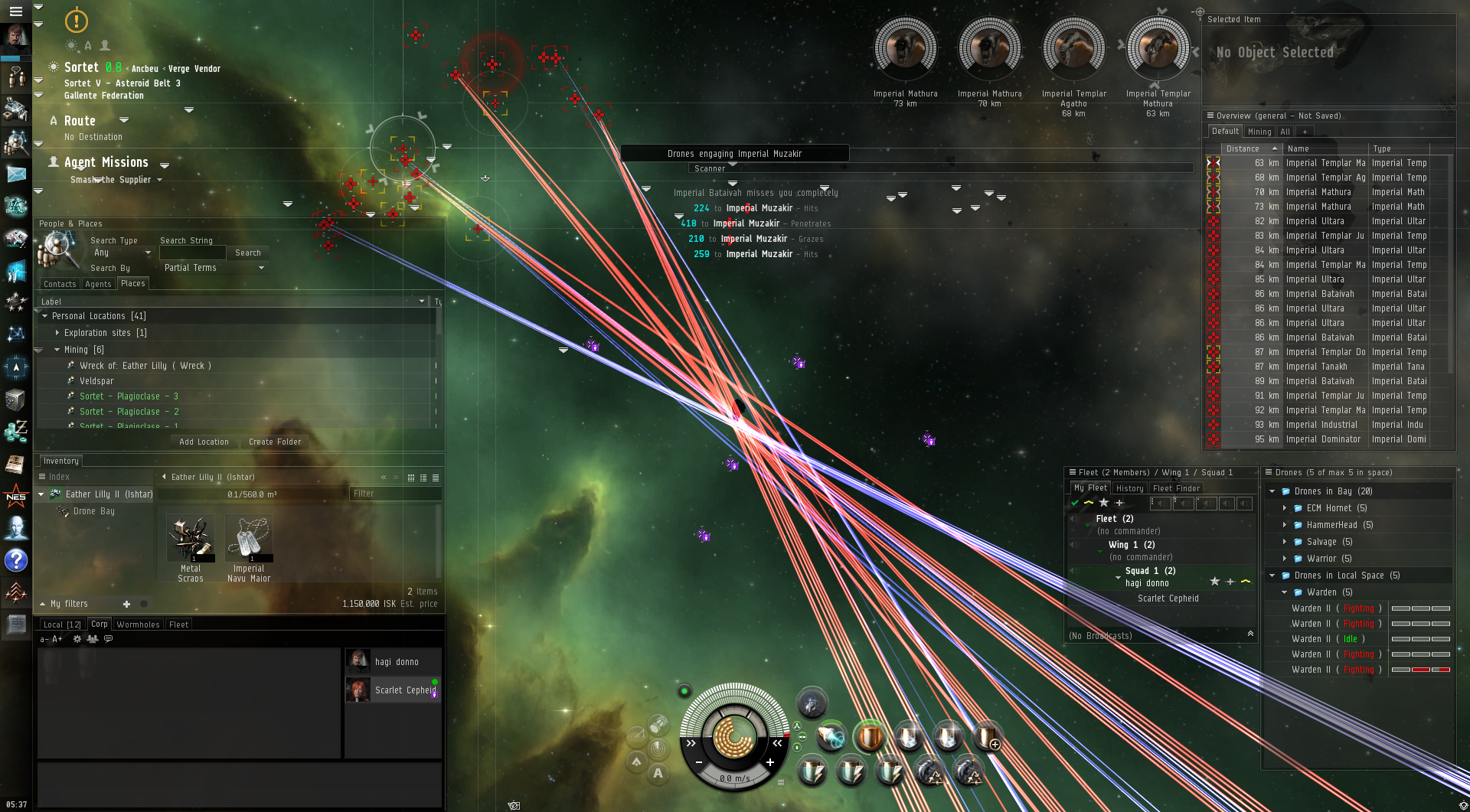Open the Fleet Finder tab
This screenshot has height=812, width=1470.
tap(1176, 488)
